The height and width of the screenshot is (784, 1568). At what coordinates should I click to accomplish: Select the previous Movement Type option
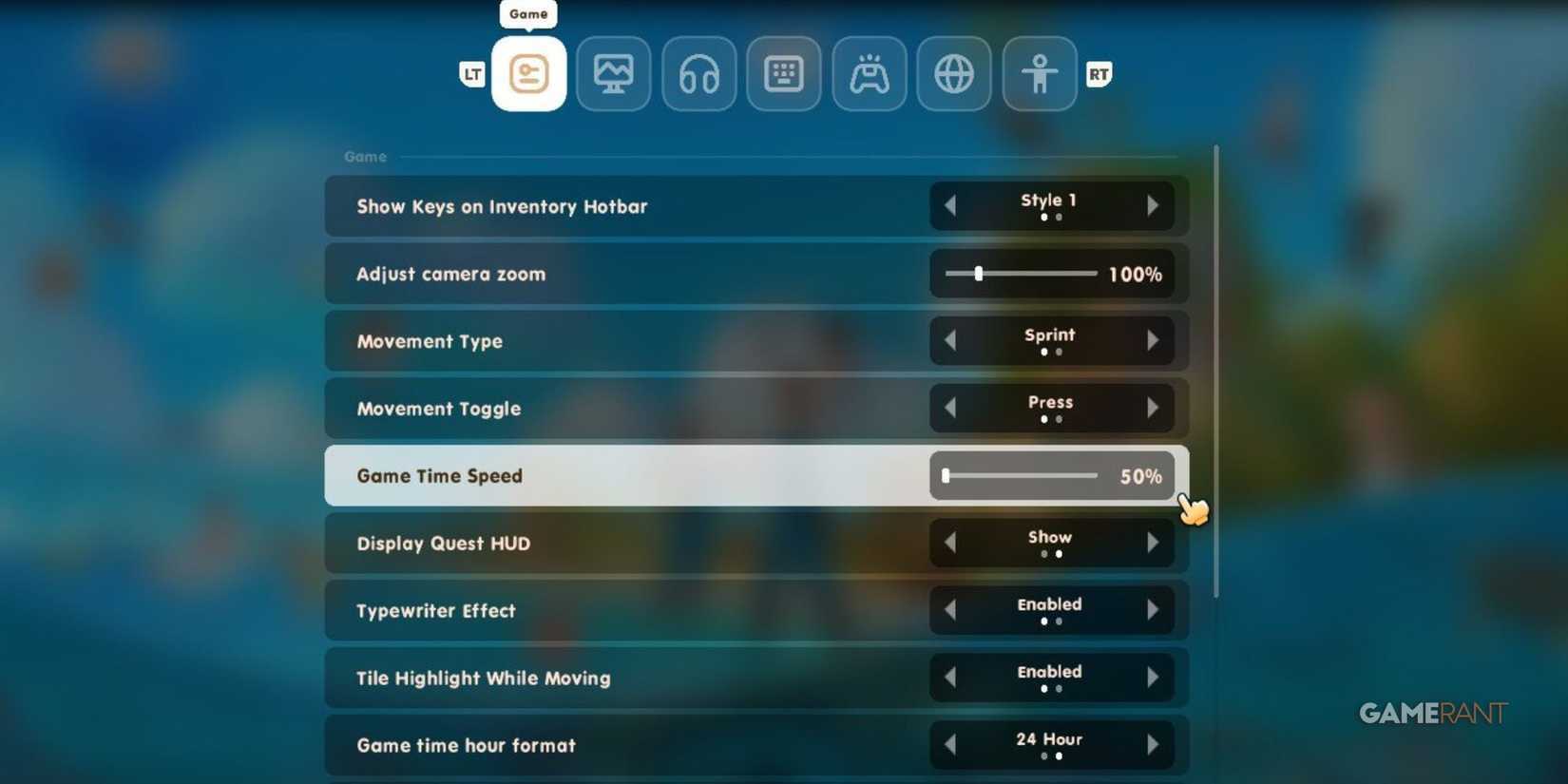(950, 340)
